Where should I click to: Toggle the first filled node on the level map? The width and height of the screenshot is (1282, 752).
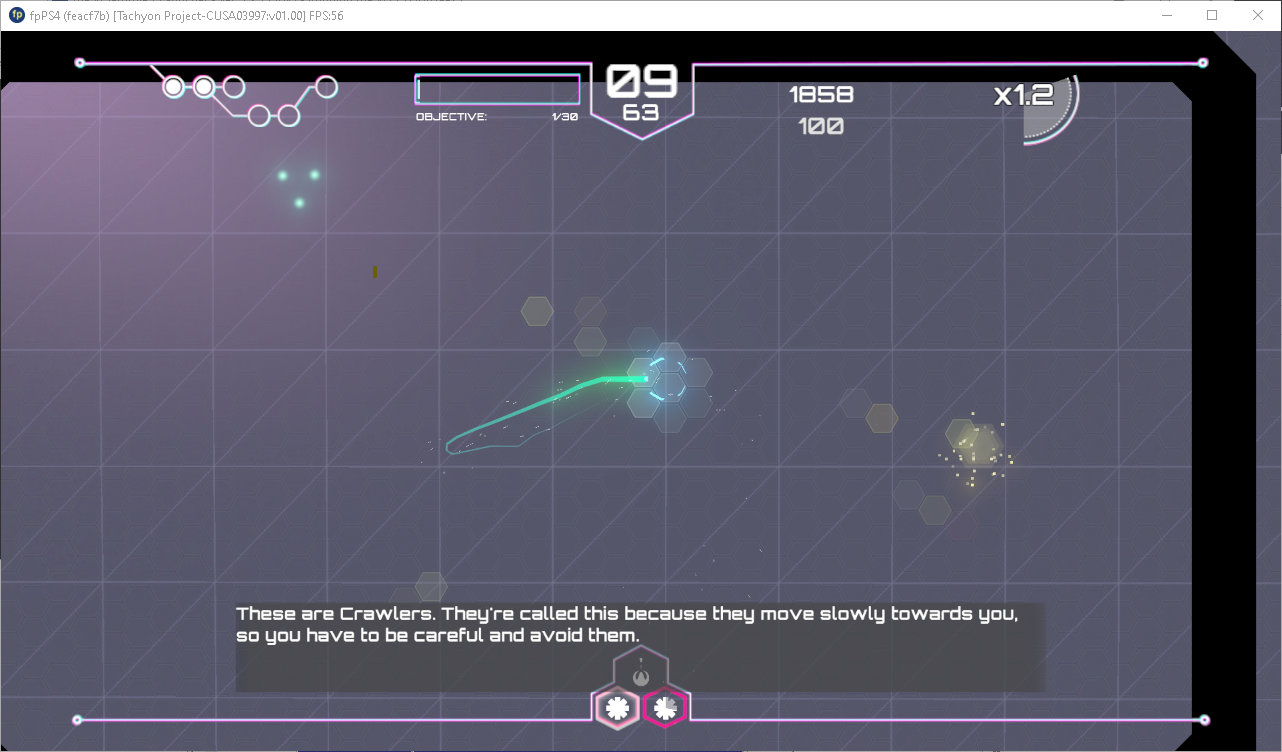click(173, 88)
